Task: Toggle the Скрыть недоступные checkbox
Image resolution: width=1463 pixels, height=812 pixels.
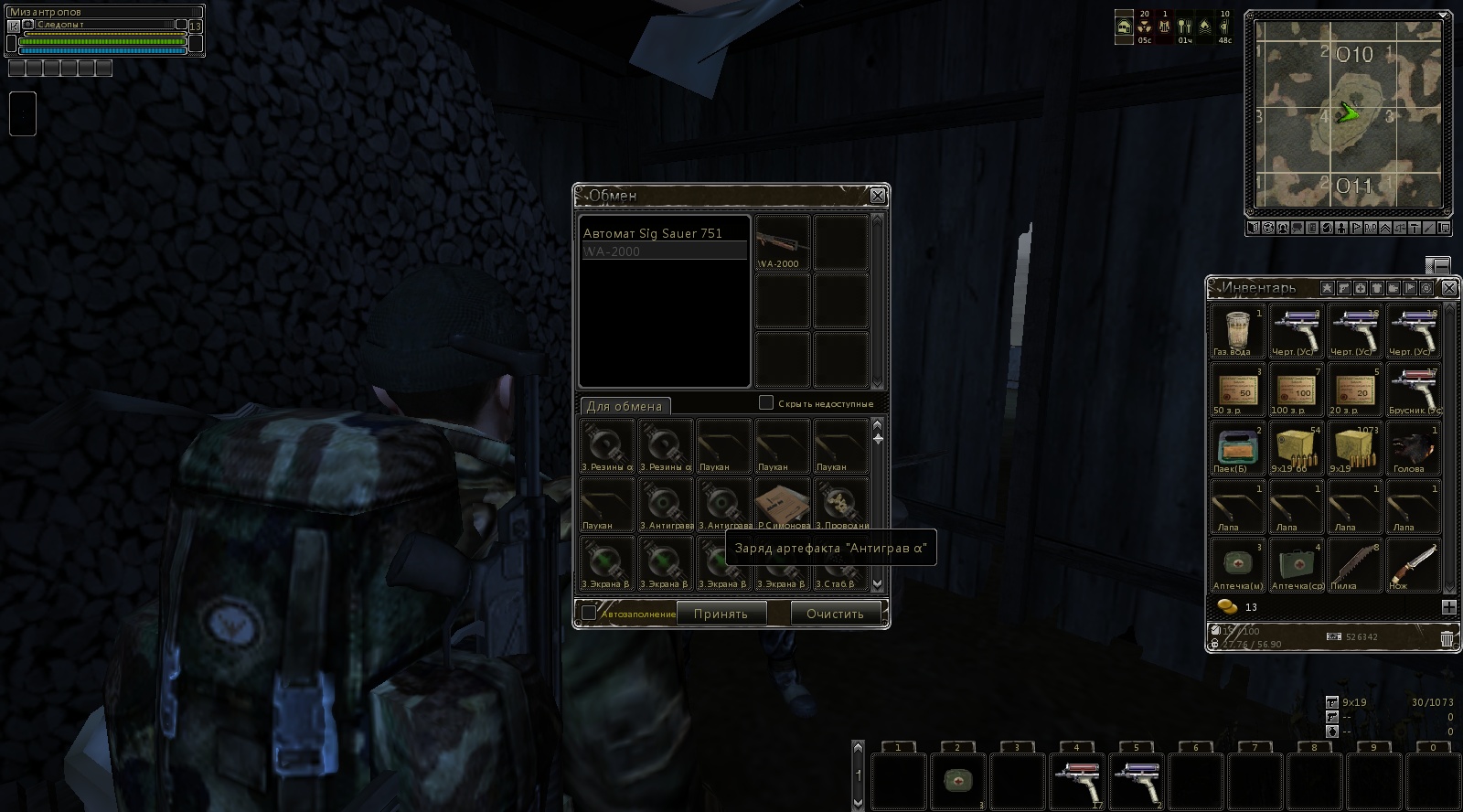Action: click(x=766, y=402)
